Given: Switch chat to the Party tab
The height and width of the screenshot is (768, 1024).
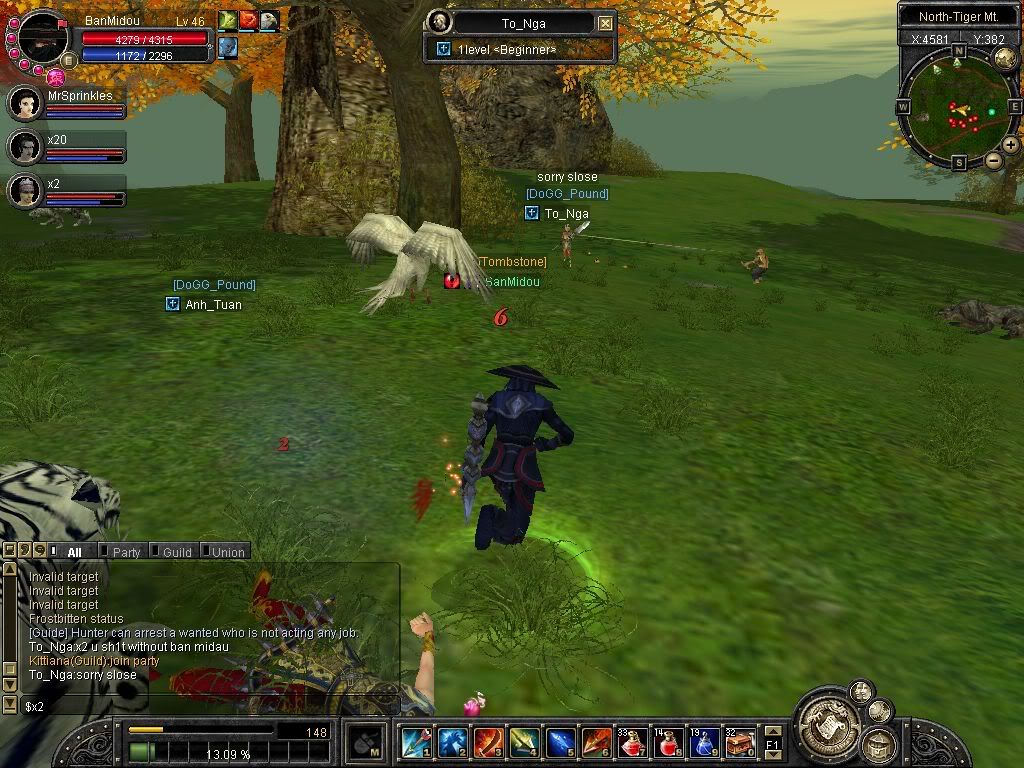Looking at the screenshot, I should coord(125,551).
